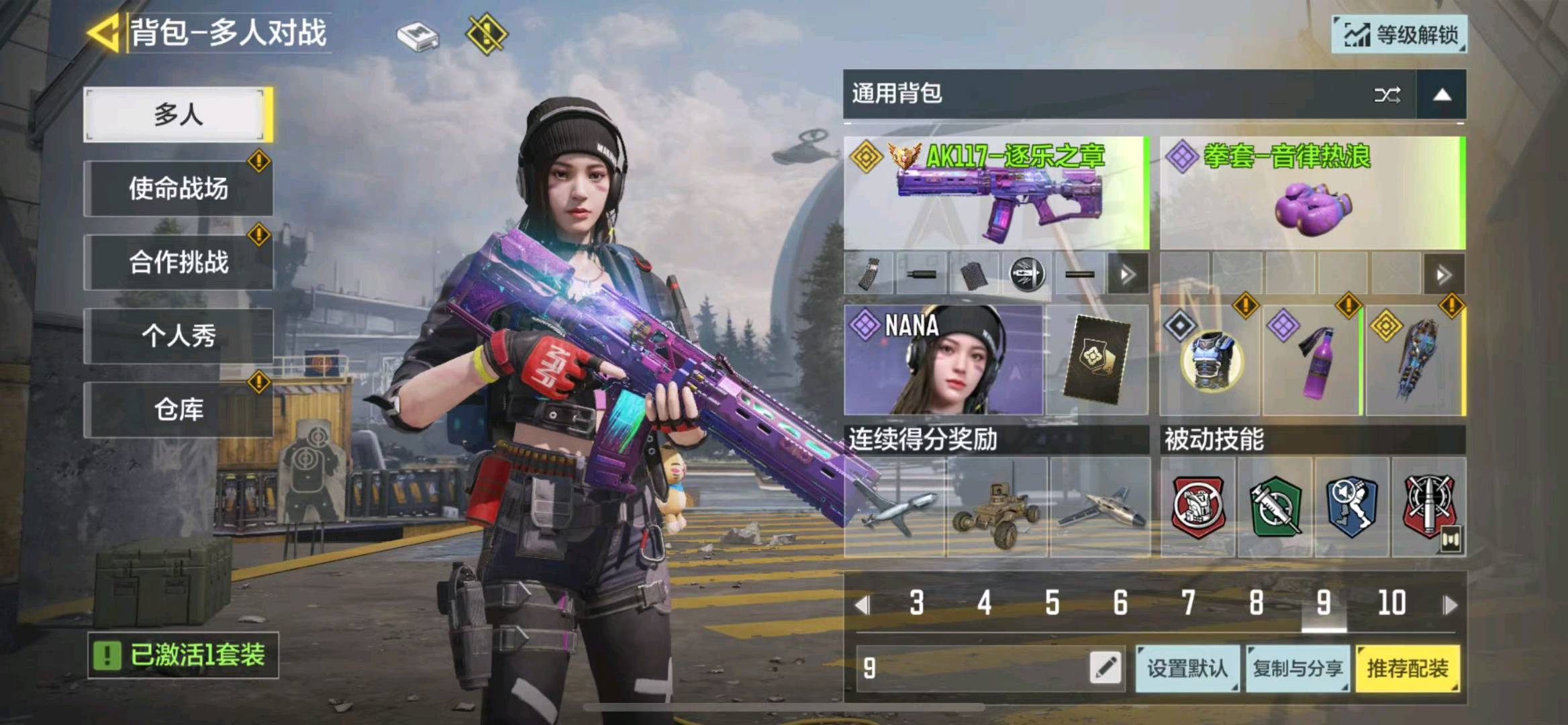Go back using the yellow arrow
The image size is (1568, 725).
point(104,32)
